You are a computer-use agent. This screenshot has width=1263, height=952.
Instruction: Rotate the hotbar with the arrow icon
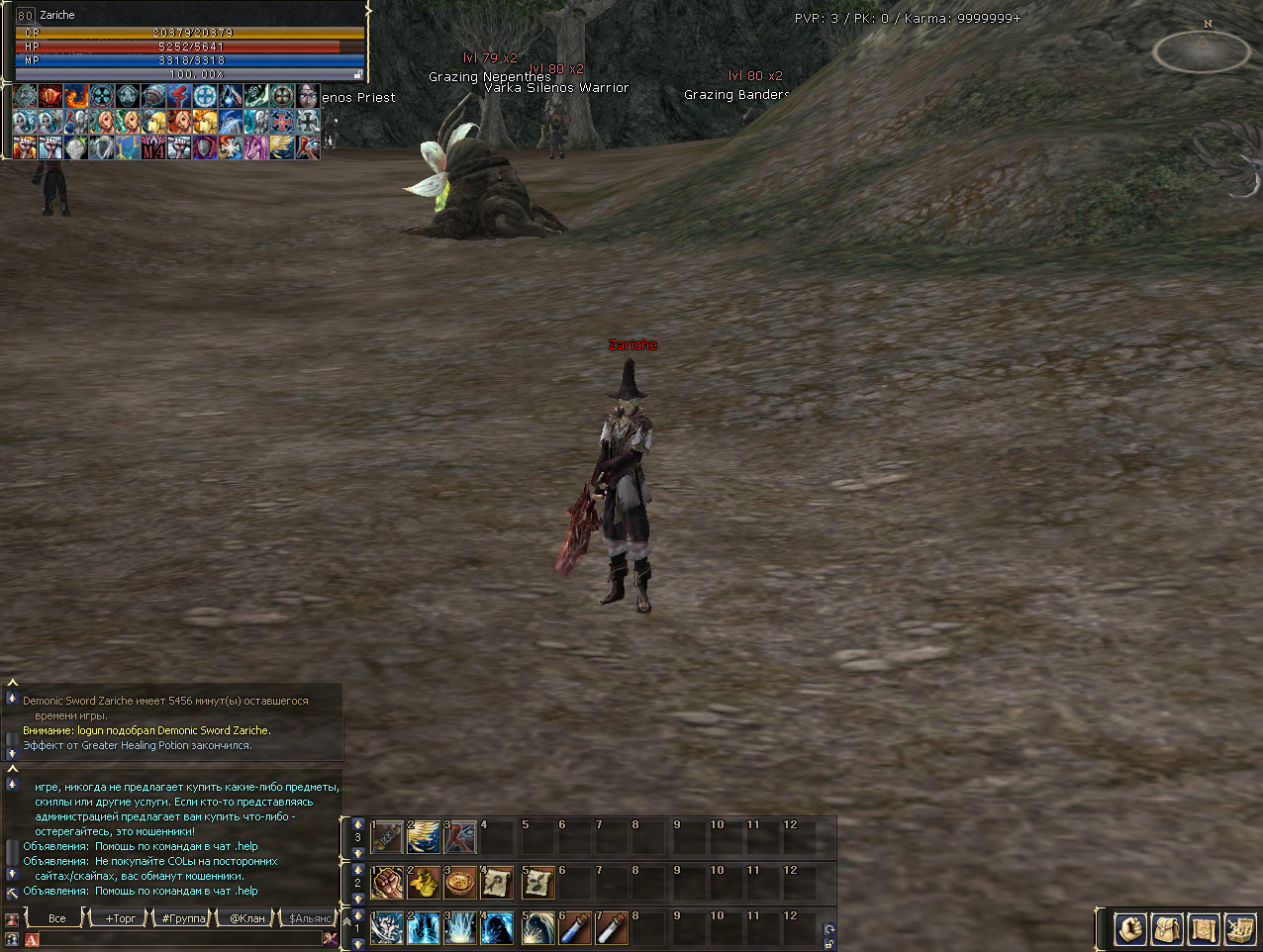(x=829, y=929)
